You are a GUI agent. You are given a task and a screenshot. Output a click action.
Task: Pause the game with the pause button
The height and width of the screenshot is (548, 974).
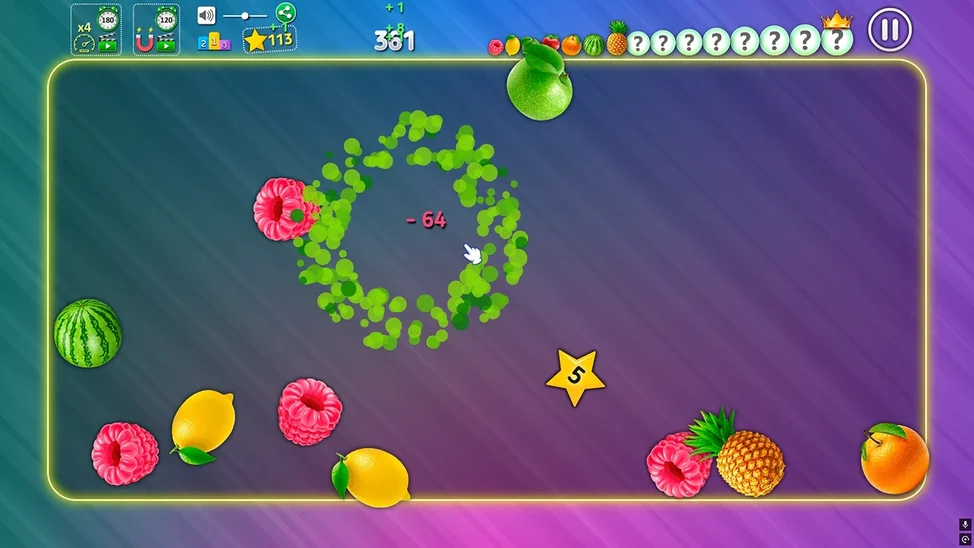click(x=889, y=30)
